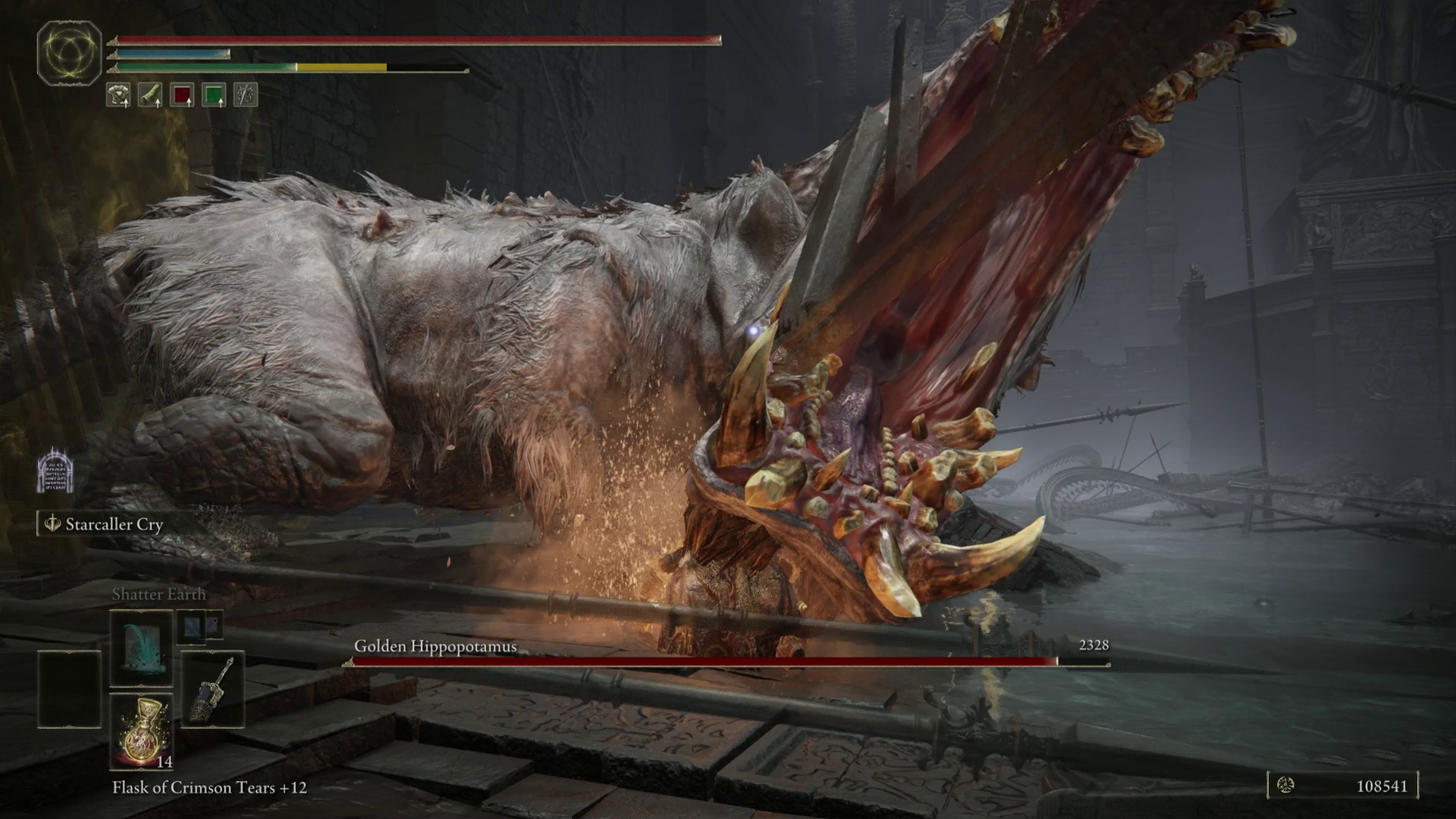Click the glowing great rune emblem

tap(69, 53)
